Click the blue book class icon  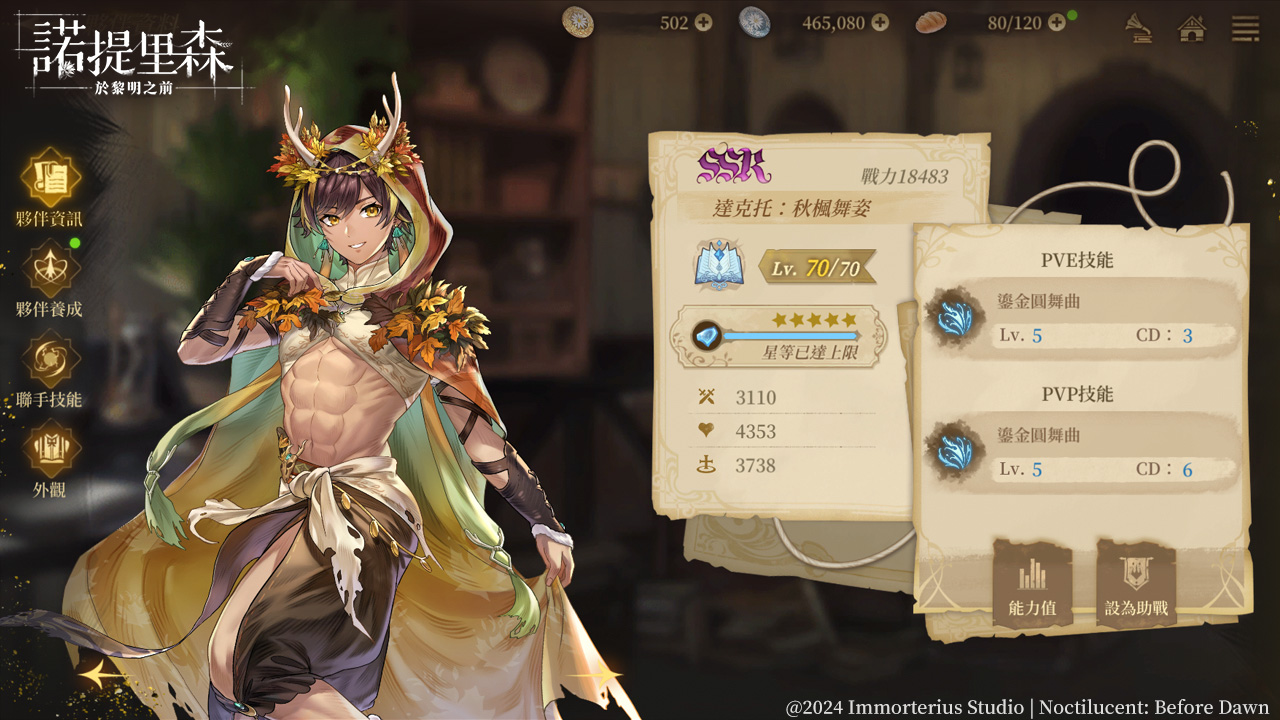(716, 267)
